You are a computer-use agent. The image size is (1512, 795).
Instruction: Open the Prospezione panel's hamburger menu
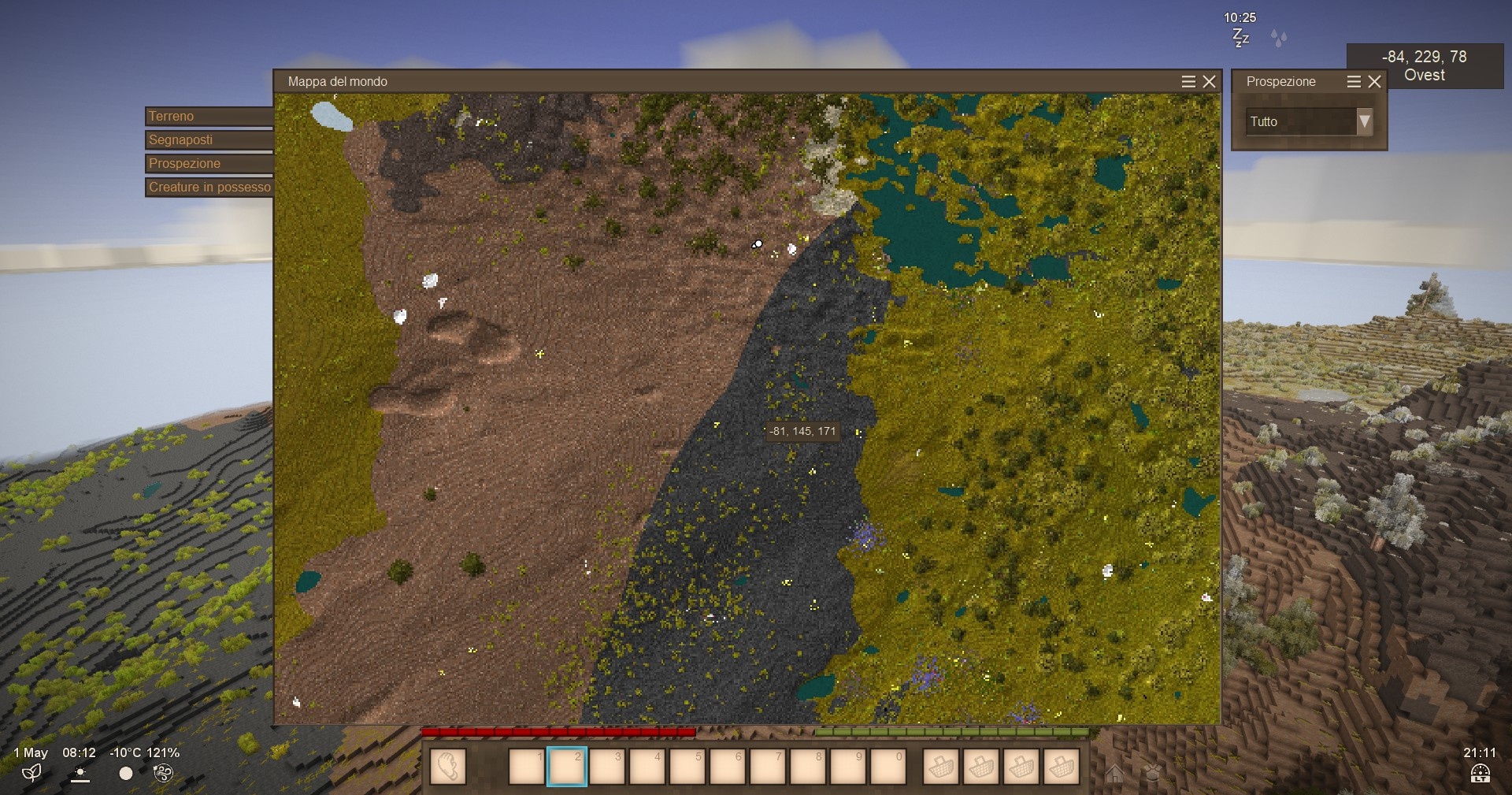click(1354, 81)
